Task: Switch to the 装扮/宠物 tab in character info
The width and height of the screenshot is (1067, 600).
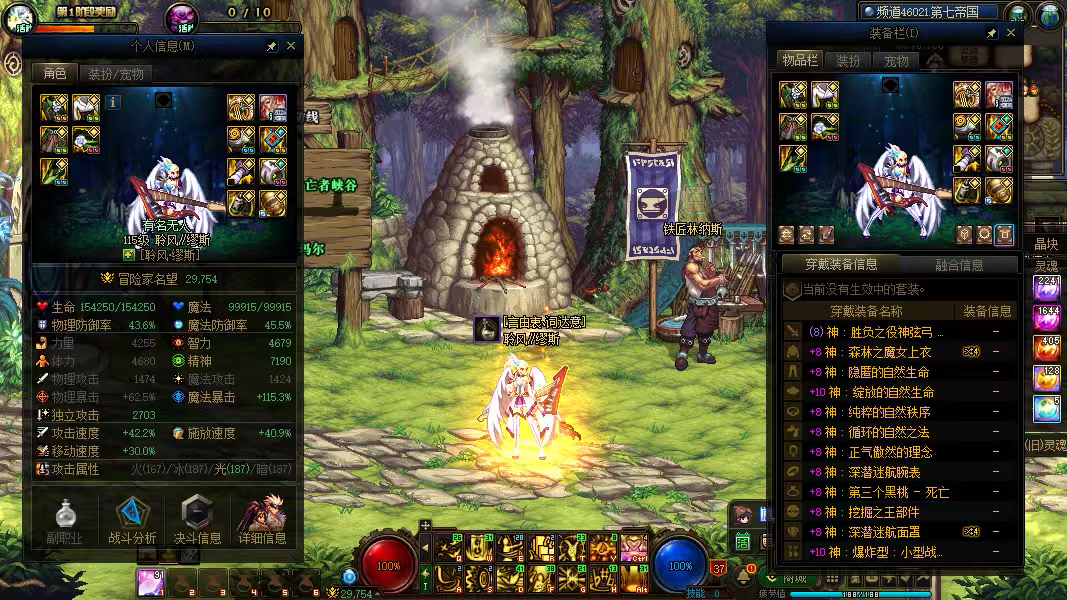Action: pos(115,73)
